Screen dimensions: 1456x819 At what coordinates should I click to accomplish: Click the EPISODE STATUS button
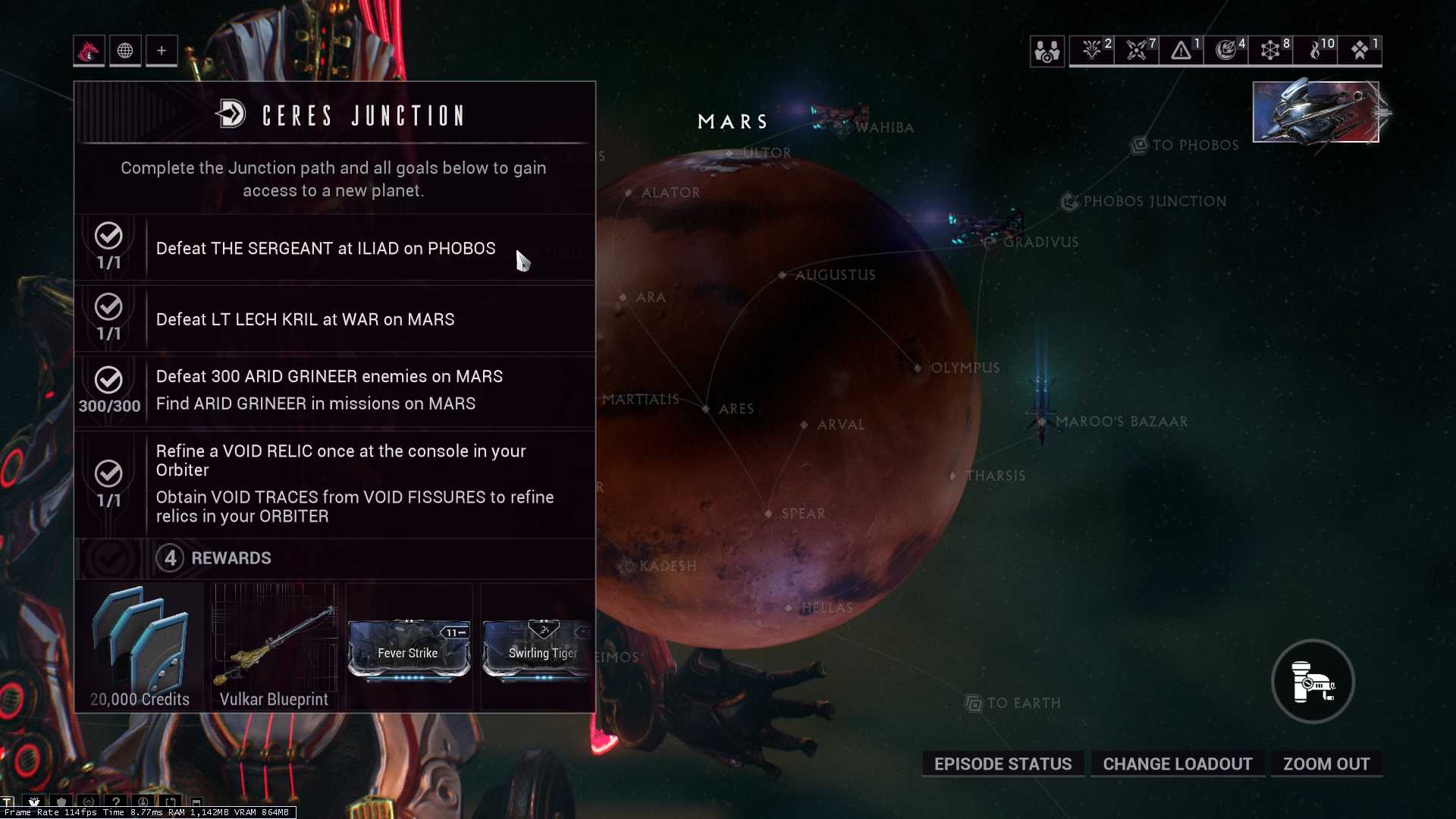(x=1003, y=764)
